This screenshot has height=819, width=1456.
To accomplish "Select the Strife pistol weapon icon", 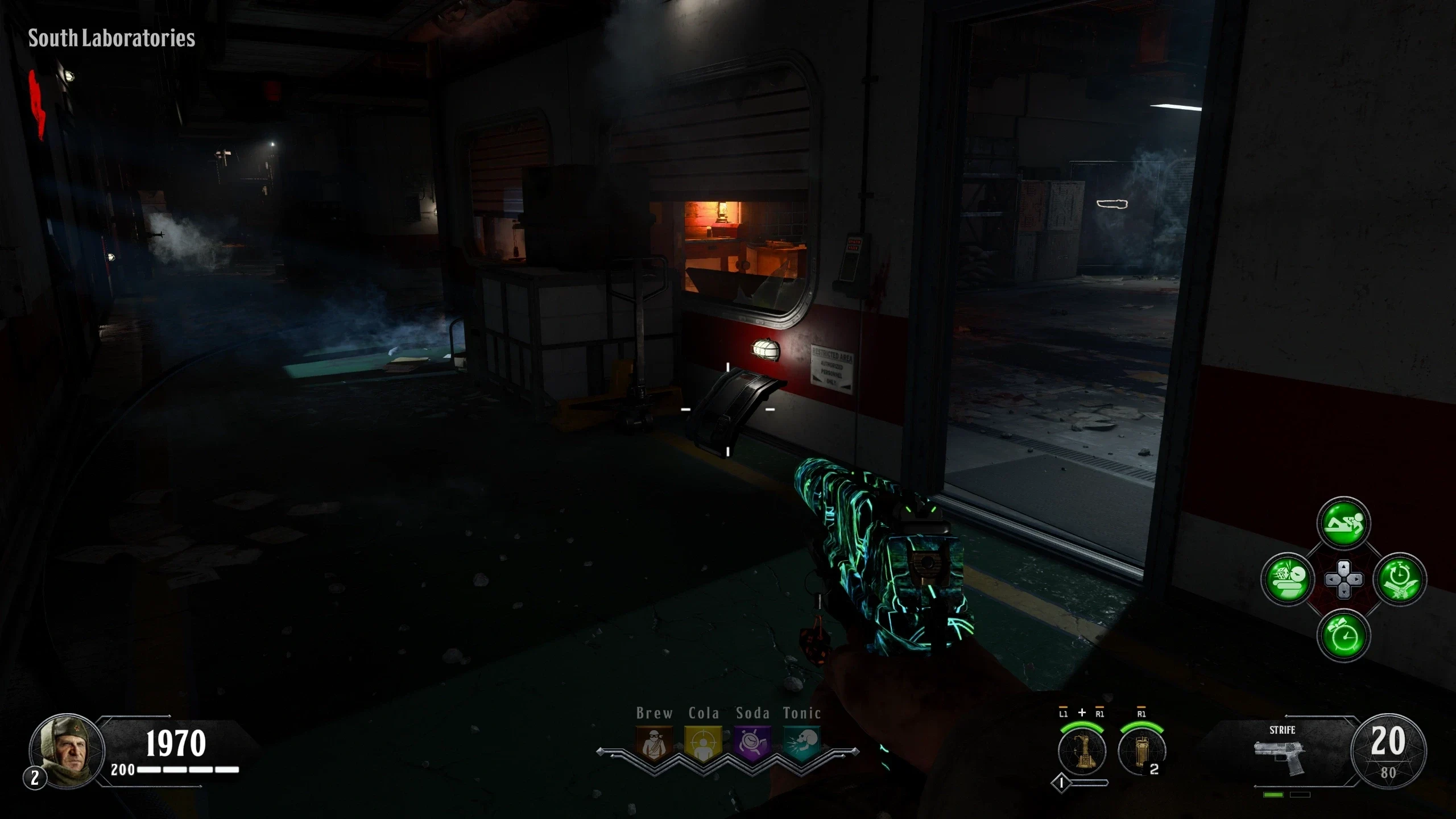I will [x=1281, y=755].
